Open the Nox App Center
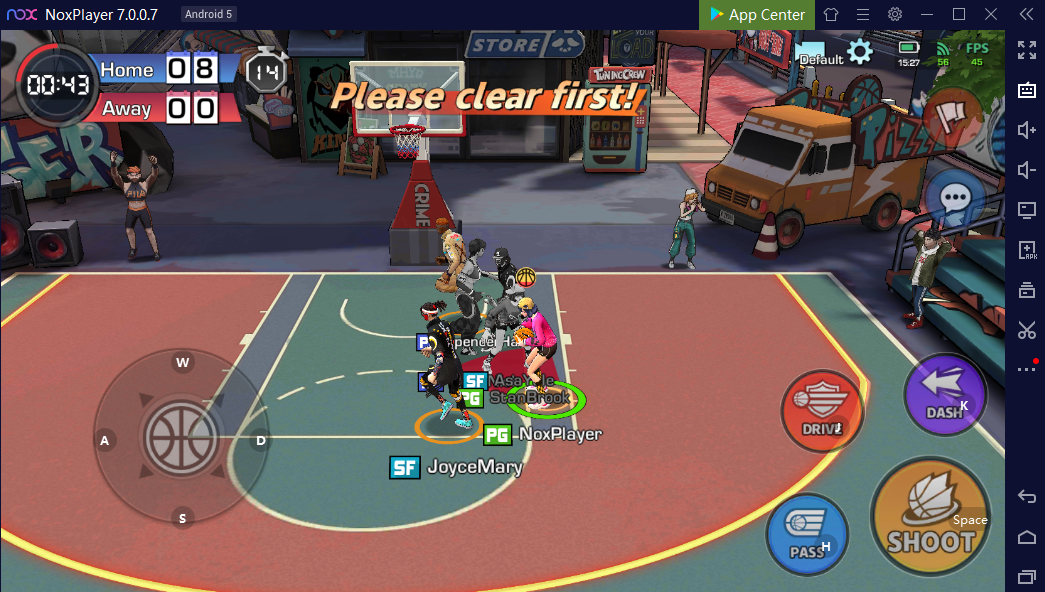The image size is (1045, 592). [757, 14]
